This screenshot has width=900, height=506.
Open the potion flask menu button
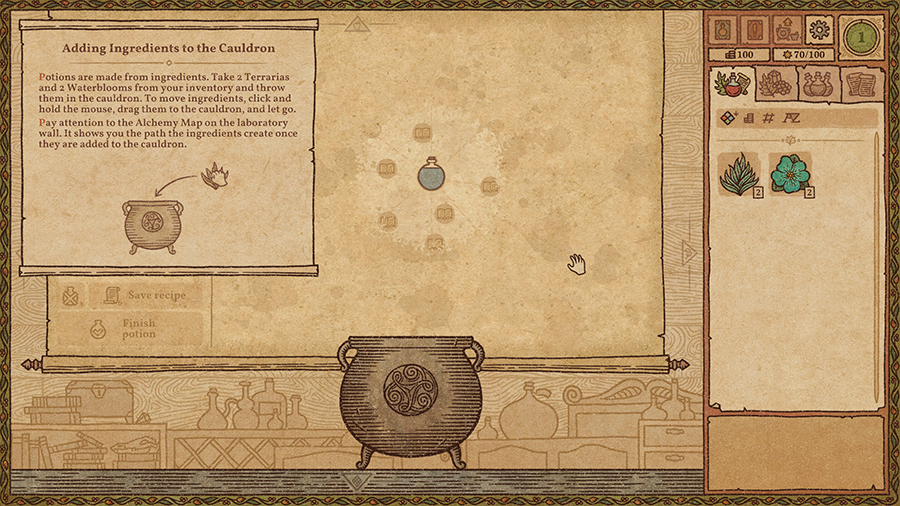(722, 29)
